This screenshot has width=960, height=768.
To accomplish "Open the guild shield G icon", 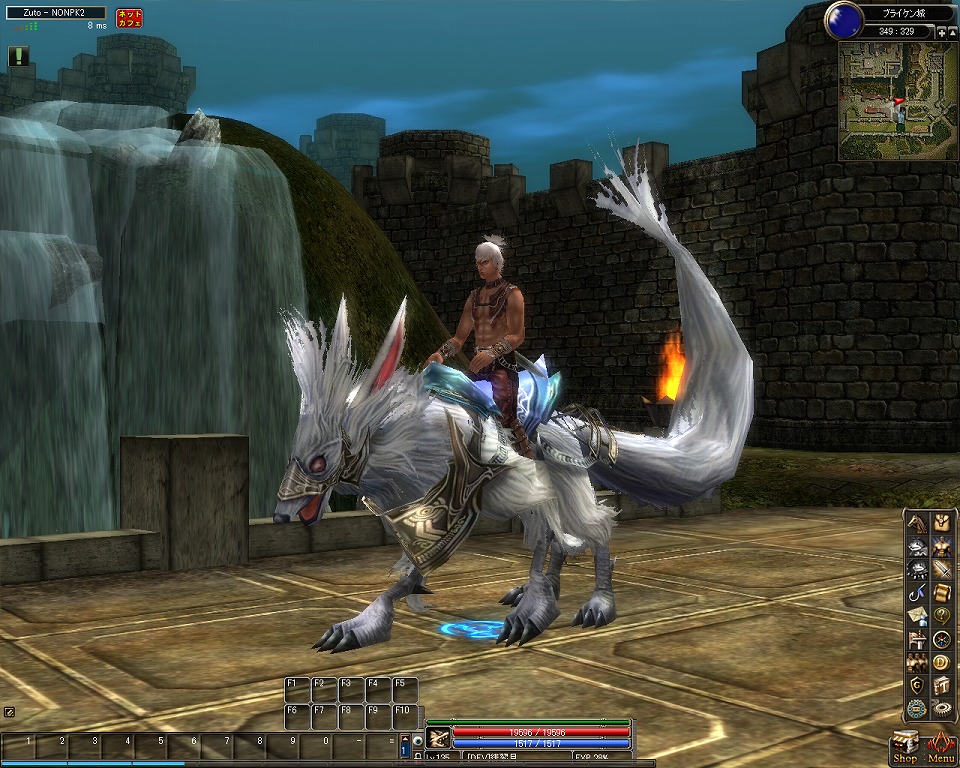I will pyautogui.click(x=917, y=685).
